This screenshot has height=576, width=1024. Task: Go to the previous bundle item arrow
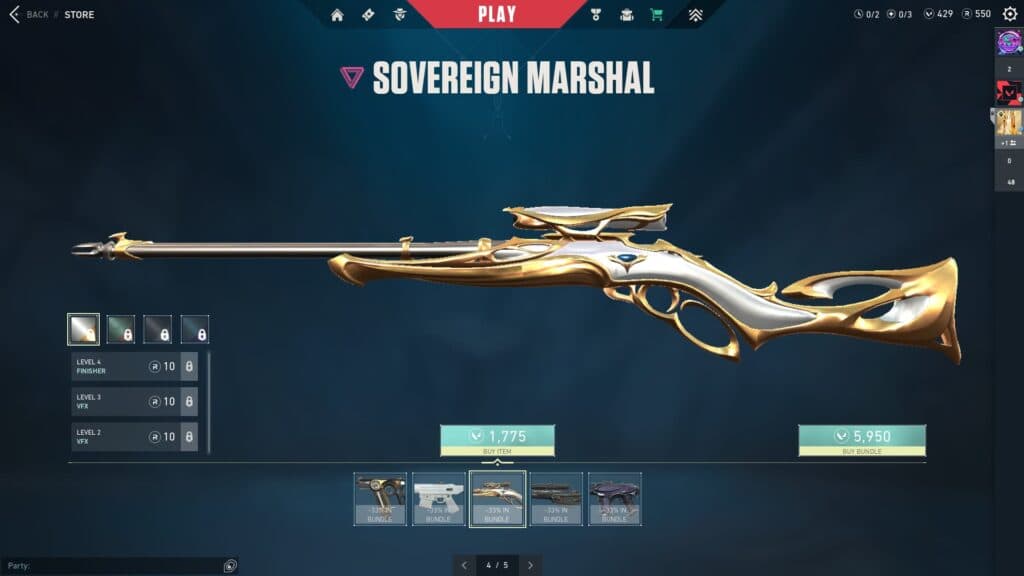(466, 565)
